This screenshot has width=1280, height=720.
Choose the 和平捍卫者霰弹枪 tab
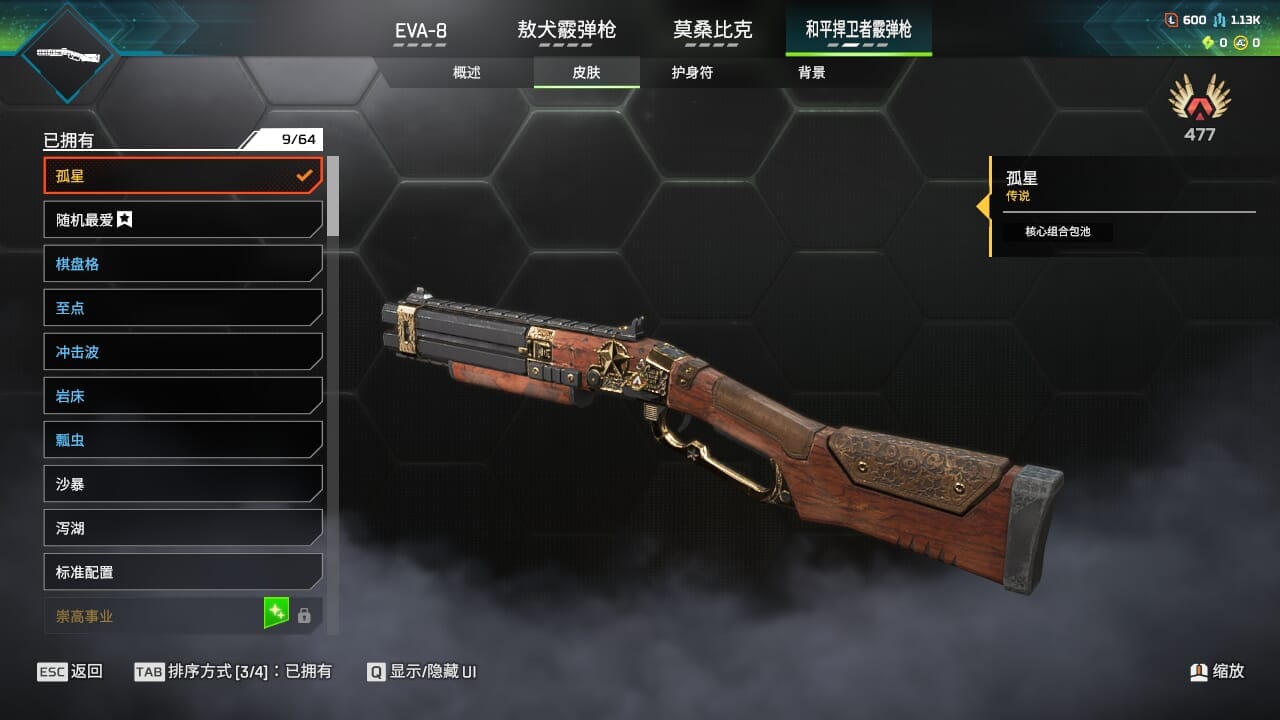coord(858,30)
